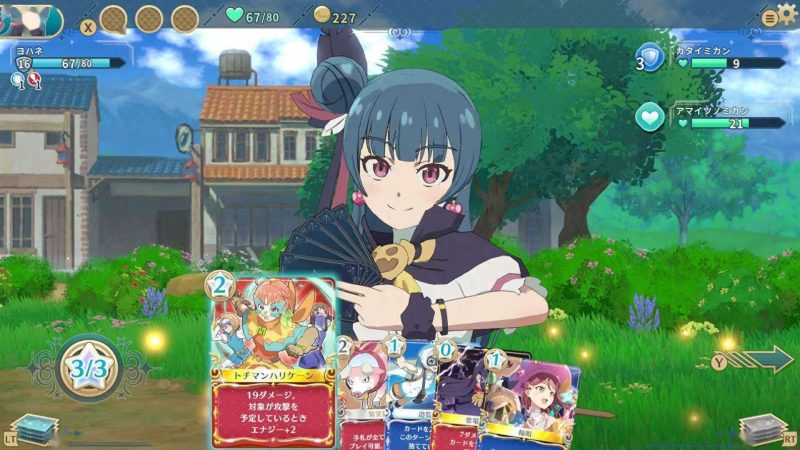Viewport: 800px width, 450px height.
Task: Inspect アマイツノミカン's heart intent icon
Action: [x=651, y=118]
